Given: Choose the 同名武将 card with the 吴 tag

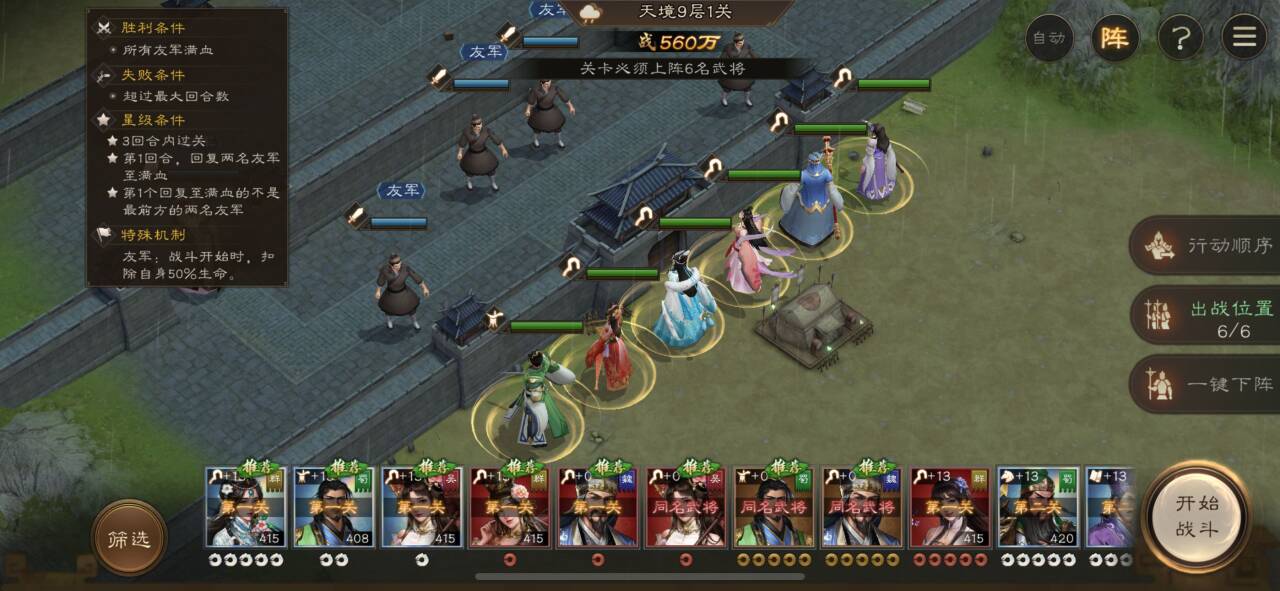Looking at the screenshot, I should pyautogui.click(x=686, y=507).
